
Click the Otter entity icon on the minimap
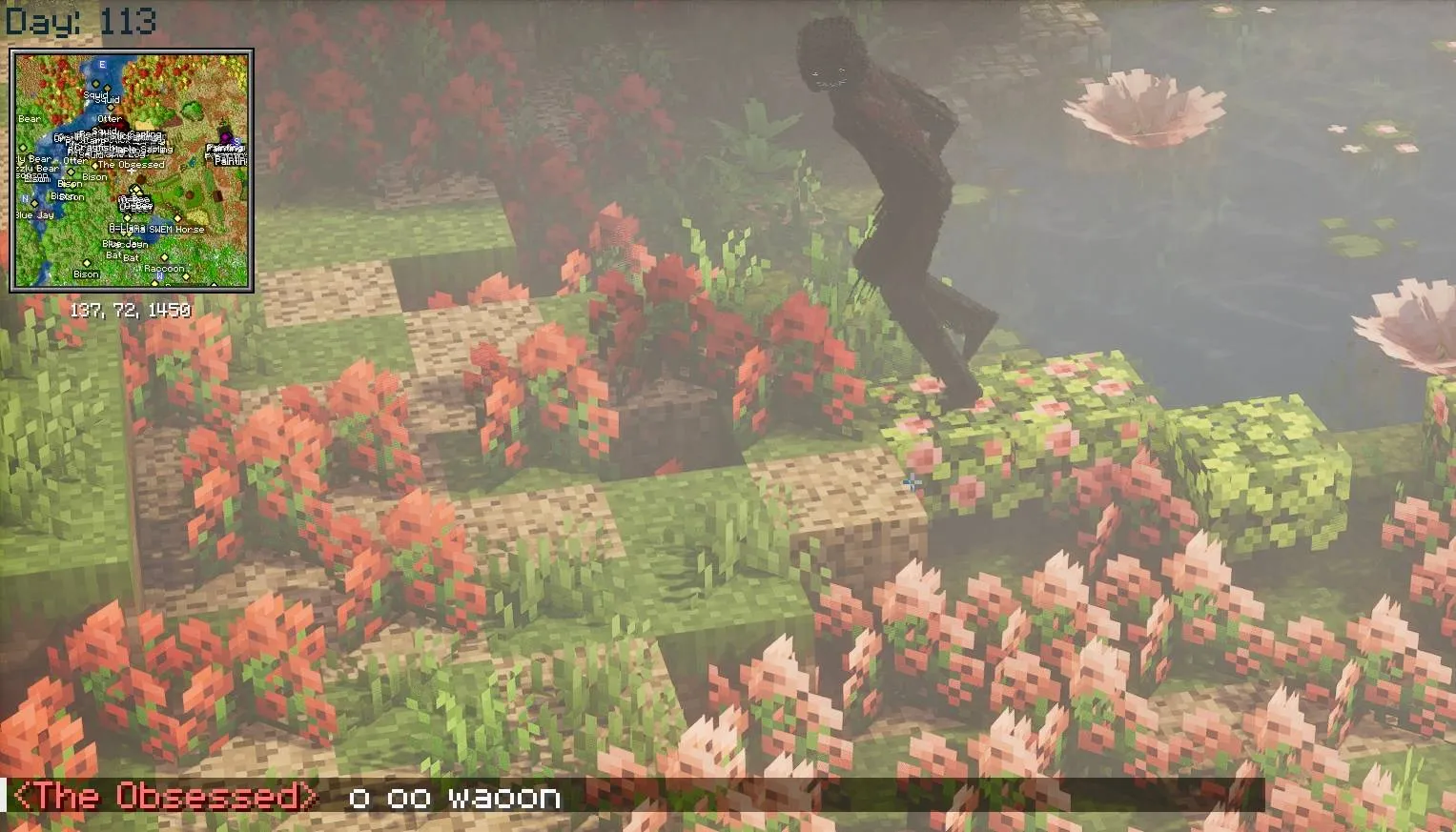(110, 119)
